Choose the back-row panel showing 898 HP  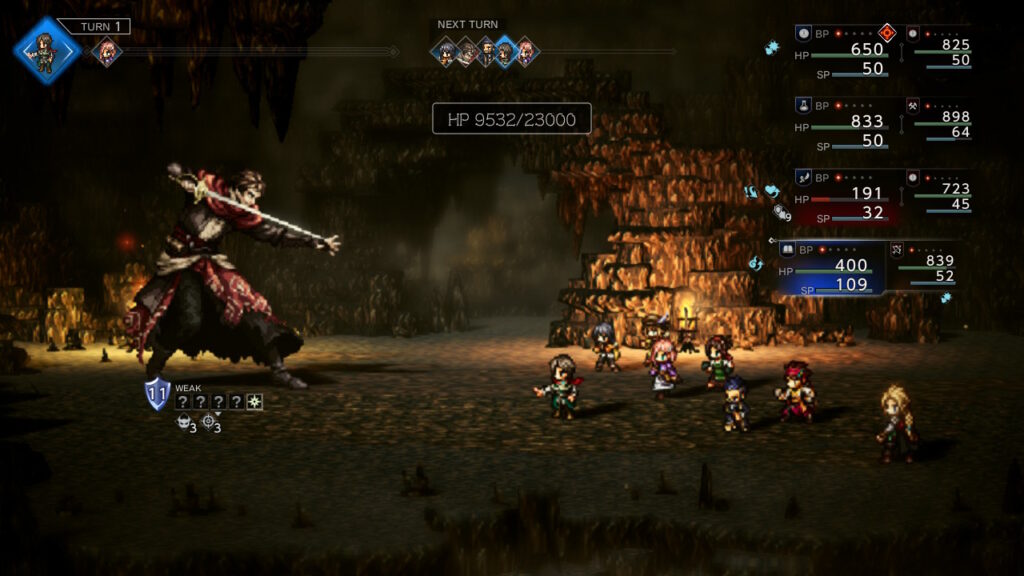point(938,124)
